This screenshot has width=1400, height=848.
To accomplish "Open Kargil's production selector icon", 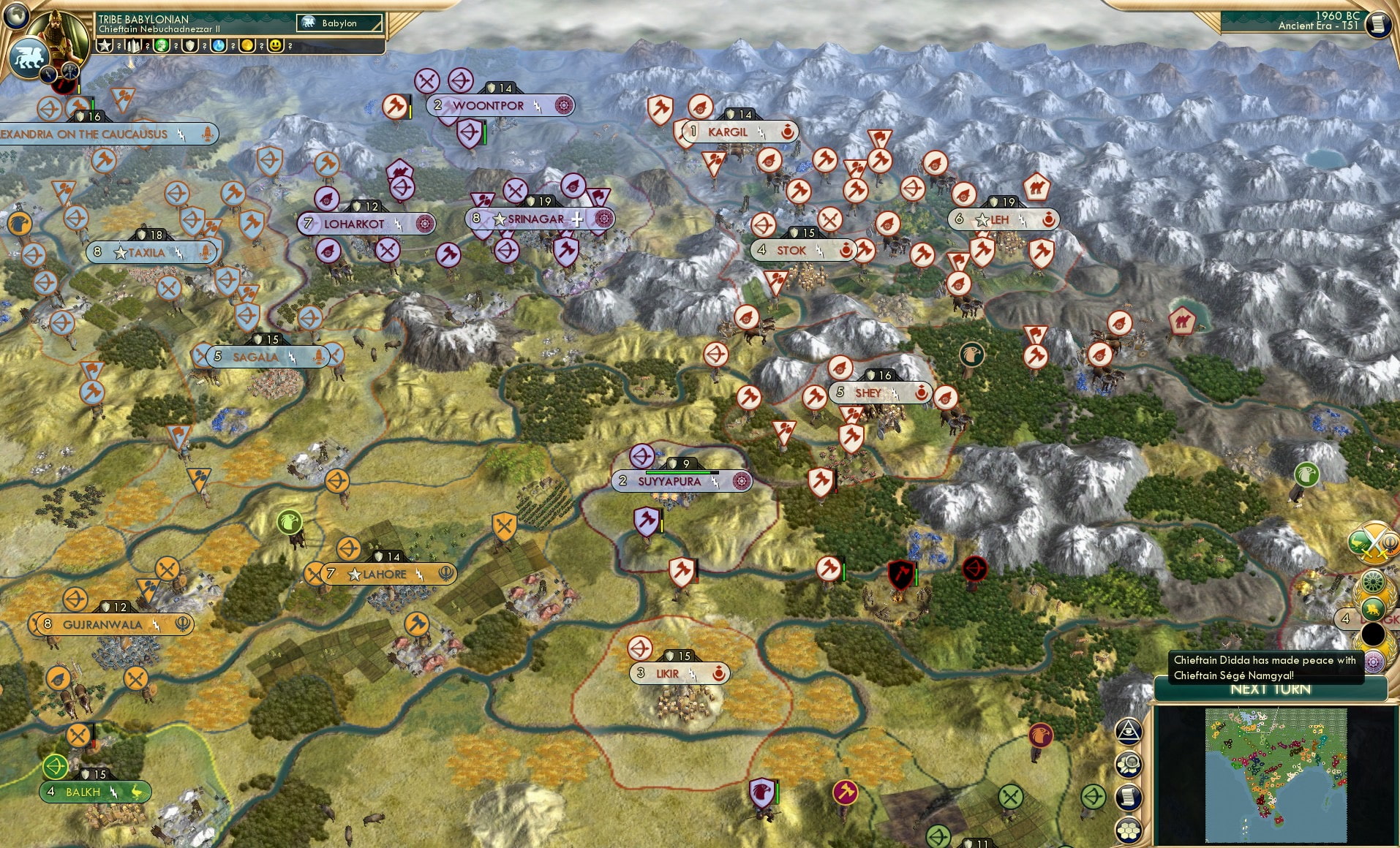I will pos(789,132).
